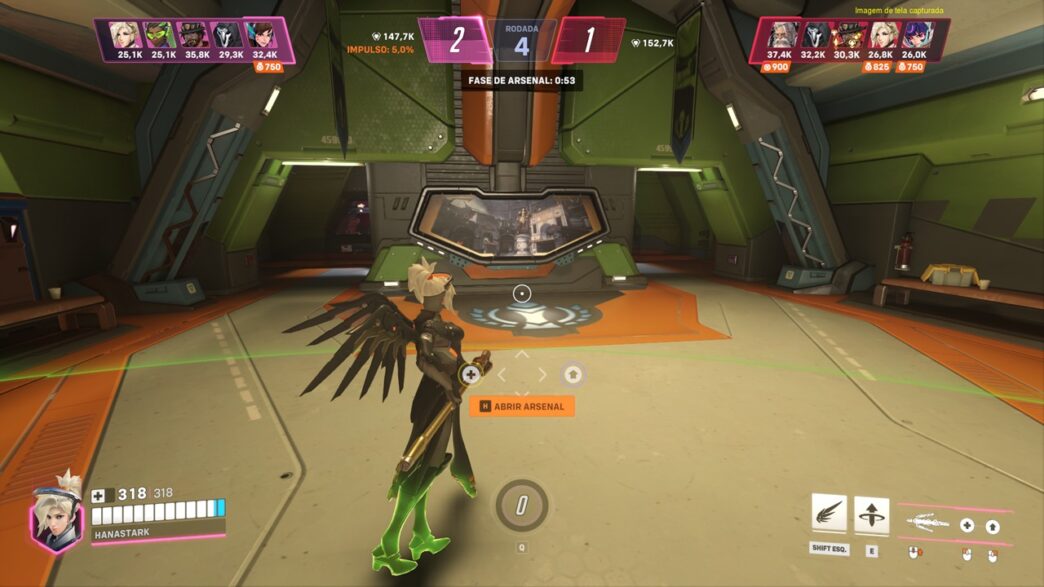Open the arsenal with the Abrir Arsenal button

(x=522, y=406)
